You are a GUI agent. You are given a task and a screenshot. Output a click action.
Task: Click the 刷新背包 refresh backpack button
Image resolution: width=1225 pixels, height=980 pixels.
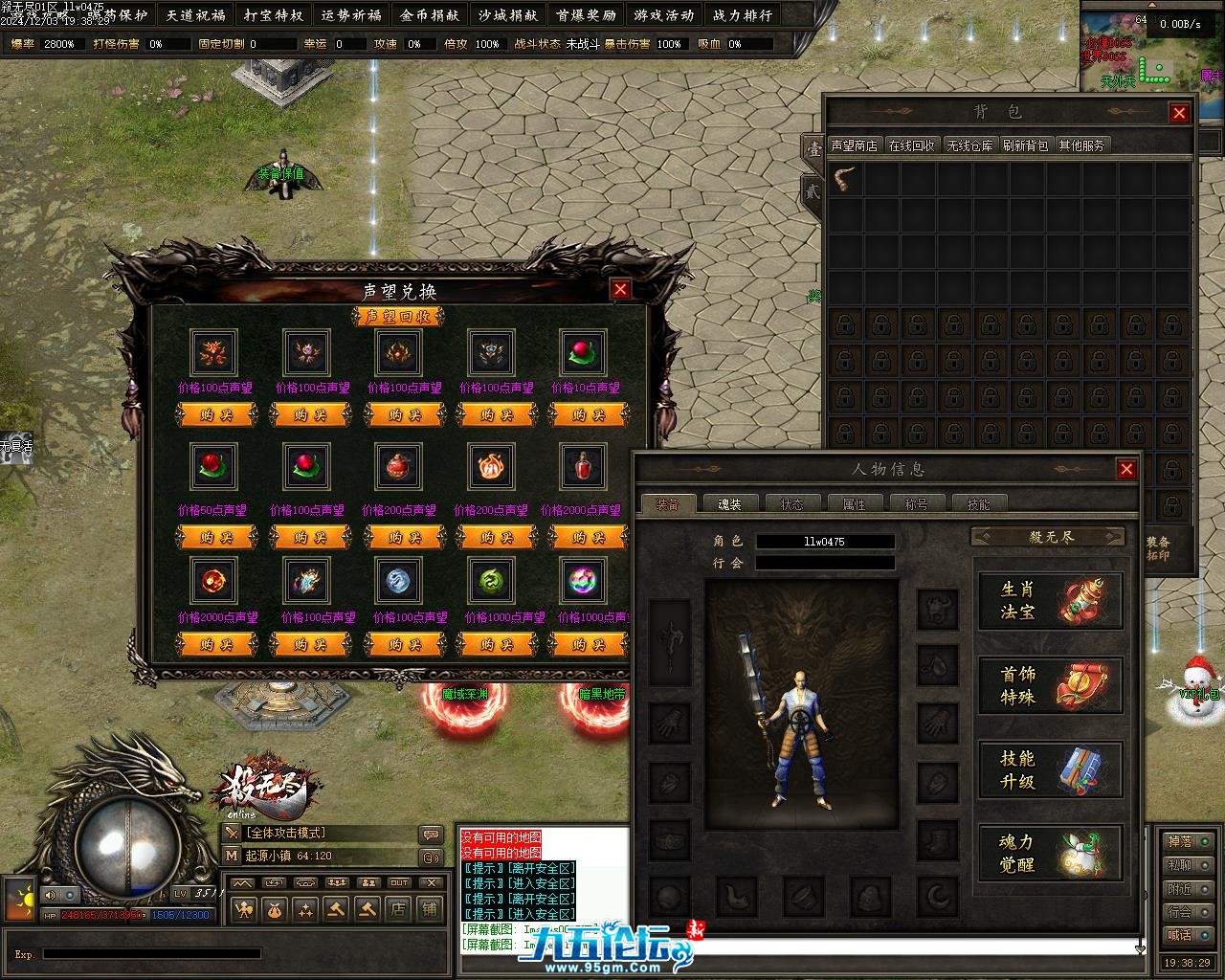1025,145
